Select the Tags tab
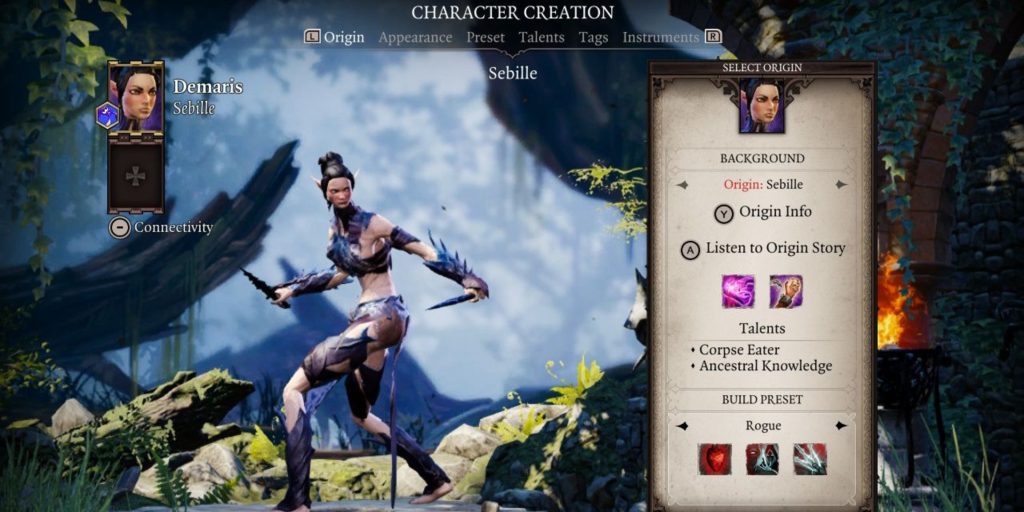1024x512 pixels. pyautogui.click(x=594, y=37)
